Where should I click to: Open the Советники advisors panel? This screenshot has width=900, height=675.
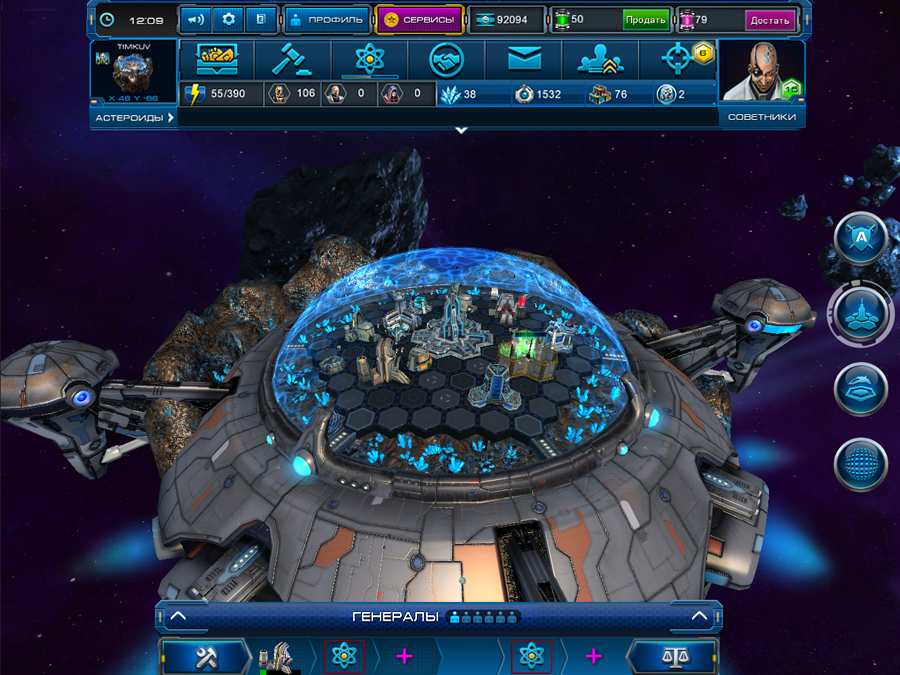tap(762, 118)
